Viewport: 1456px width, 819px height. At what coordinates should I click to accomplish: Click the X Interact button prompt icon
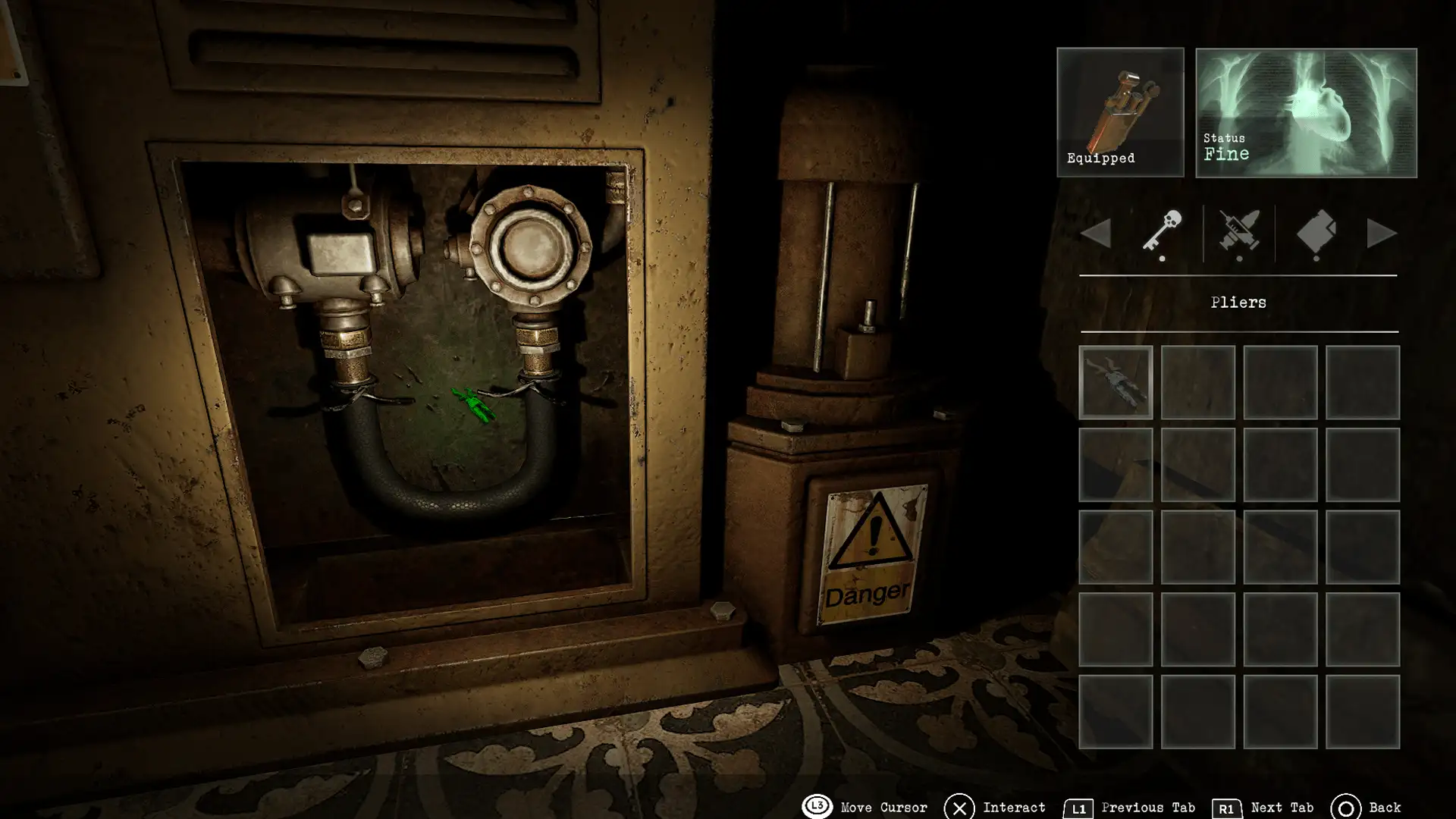[x=959, y=807]
